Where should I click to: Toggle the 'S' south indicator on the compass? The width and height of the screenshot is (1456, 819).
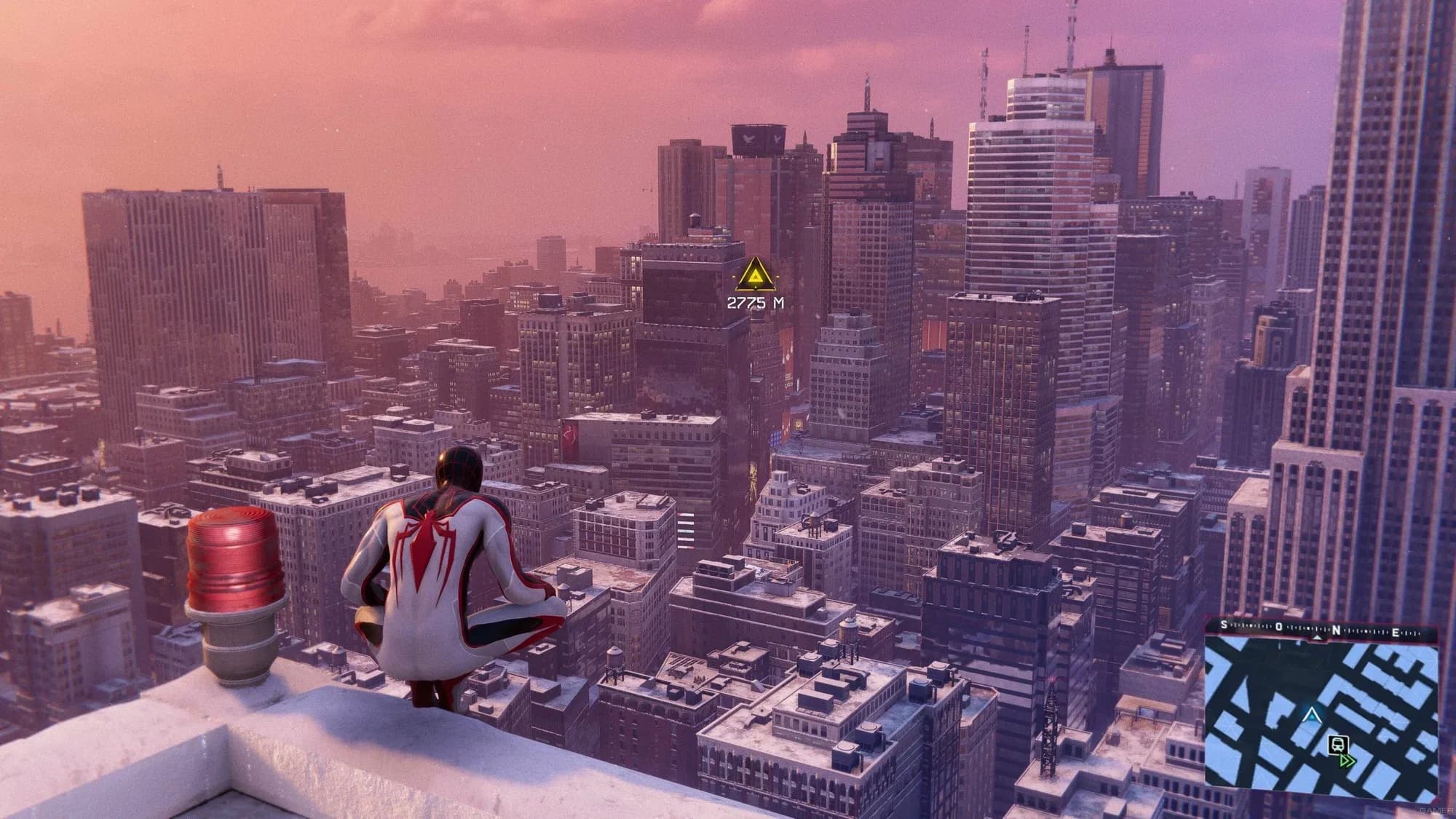[x=1223, y=625]
